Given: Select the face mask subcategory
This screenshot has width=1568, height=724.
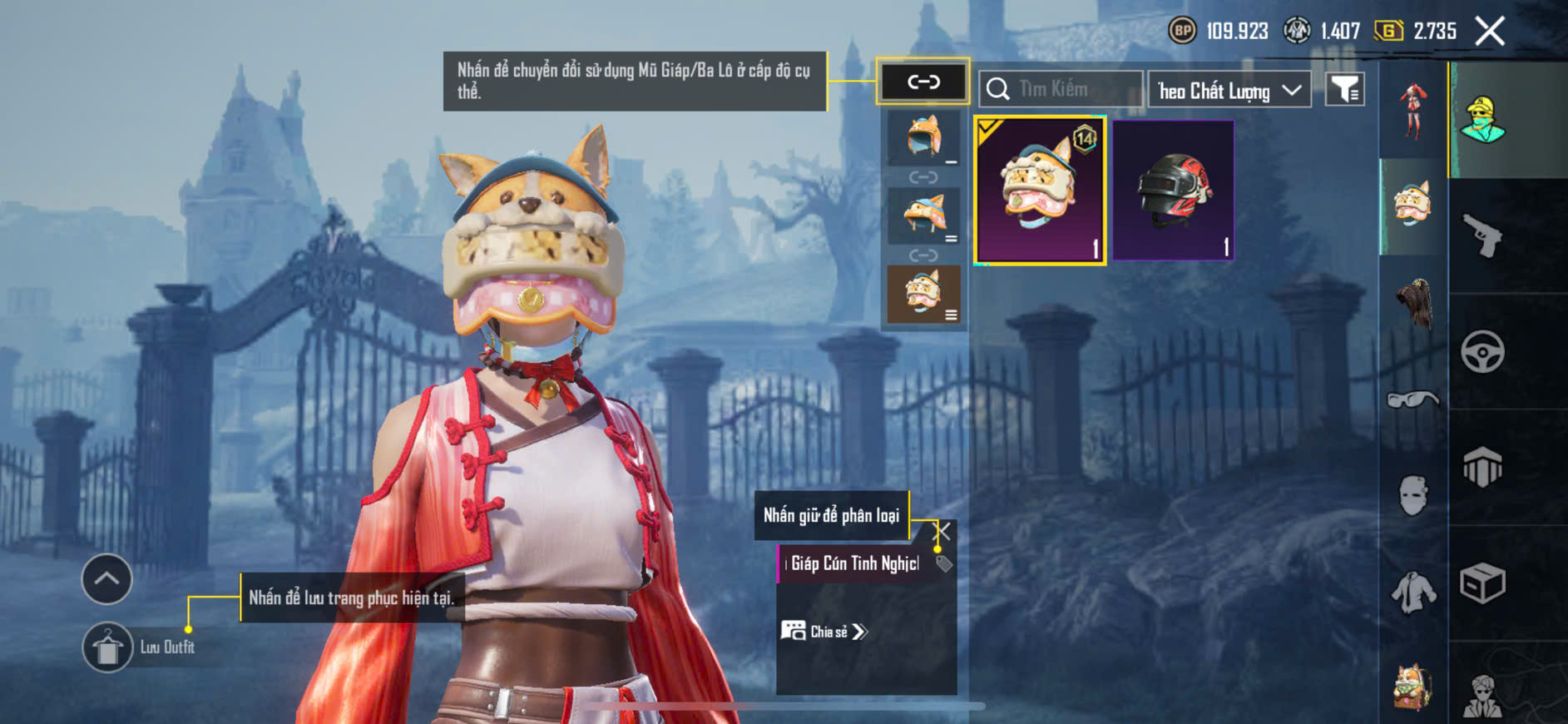Looking at the screenshot, I should click(x=1413, y=496).
